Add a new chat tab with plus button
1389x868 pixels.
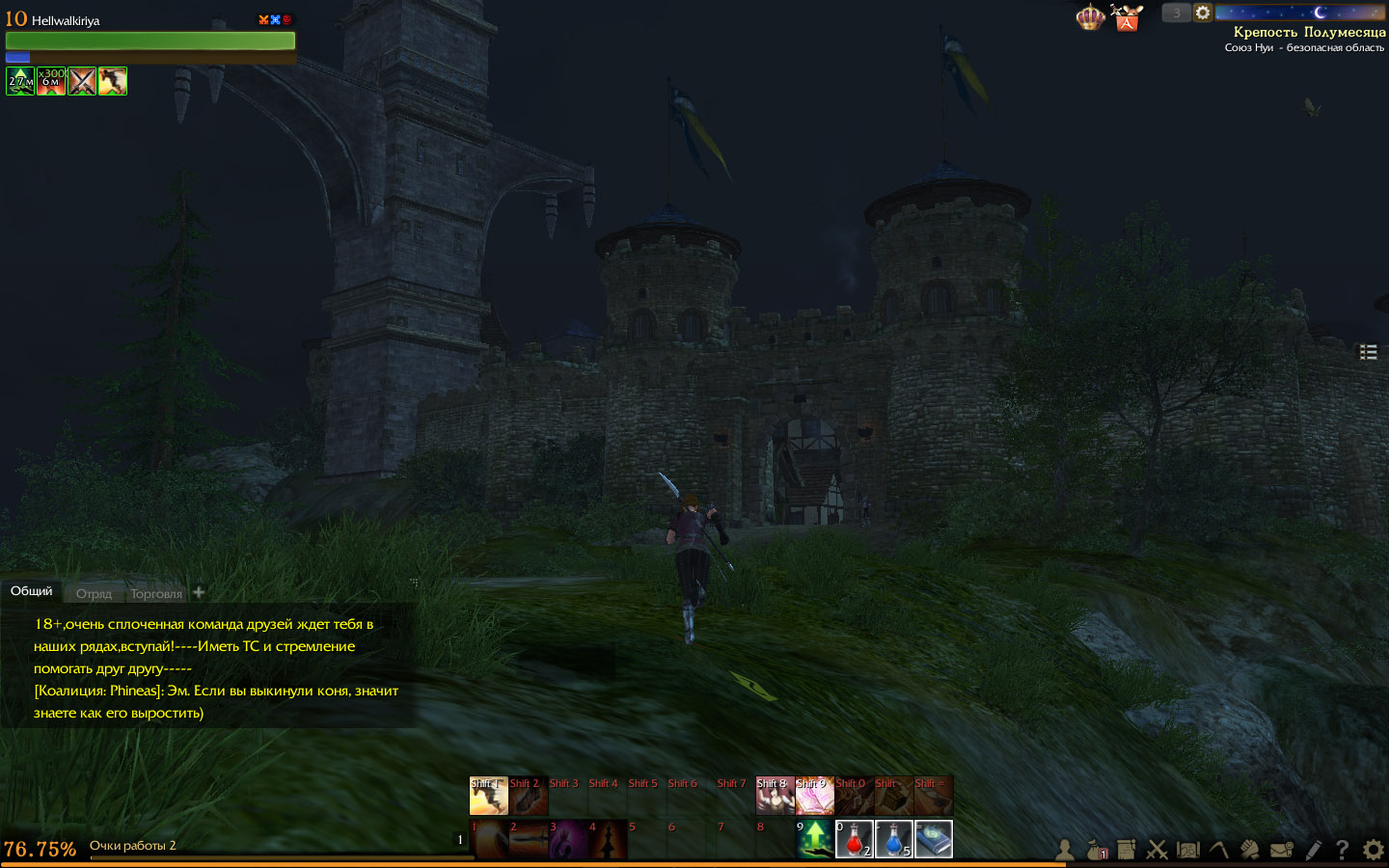tap(199, 592)
